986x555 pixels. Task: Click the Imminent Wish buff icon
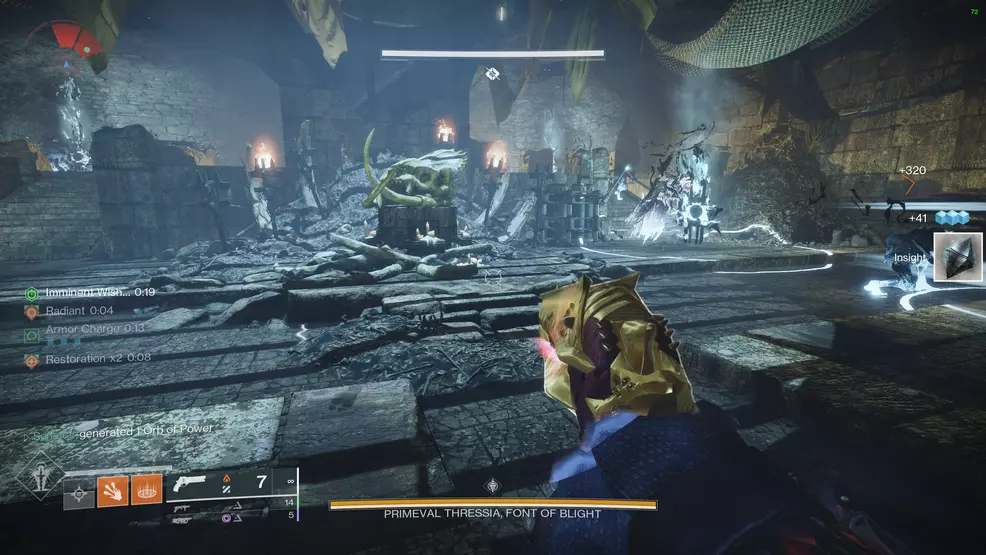(x=31, y=293)
